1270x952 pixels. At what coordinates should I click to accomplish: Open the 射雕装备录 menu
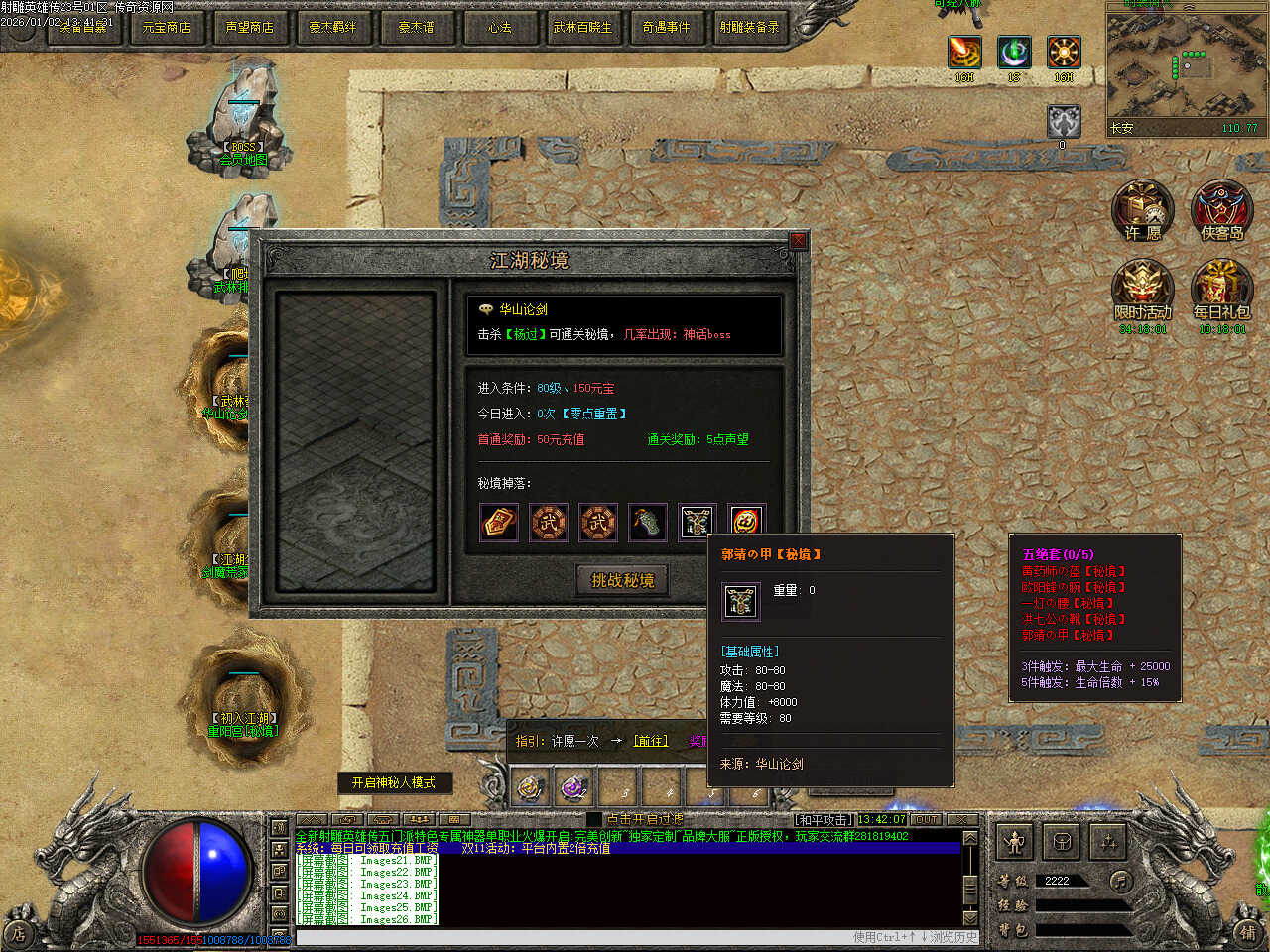coord(749,27)
